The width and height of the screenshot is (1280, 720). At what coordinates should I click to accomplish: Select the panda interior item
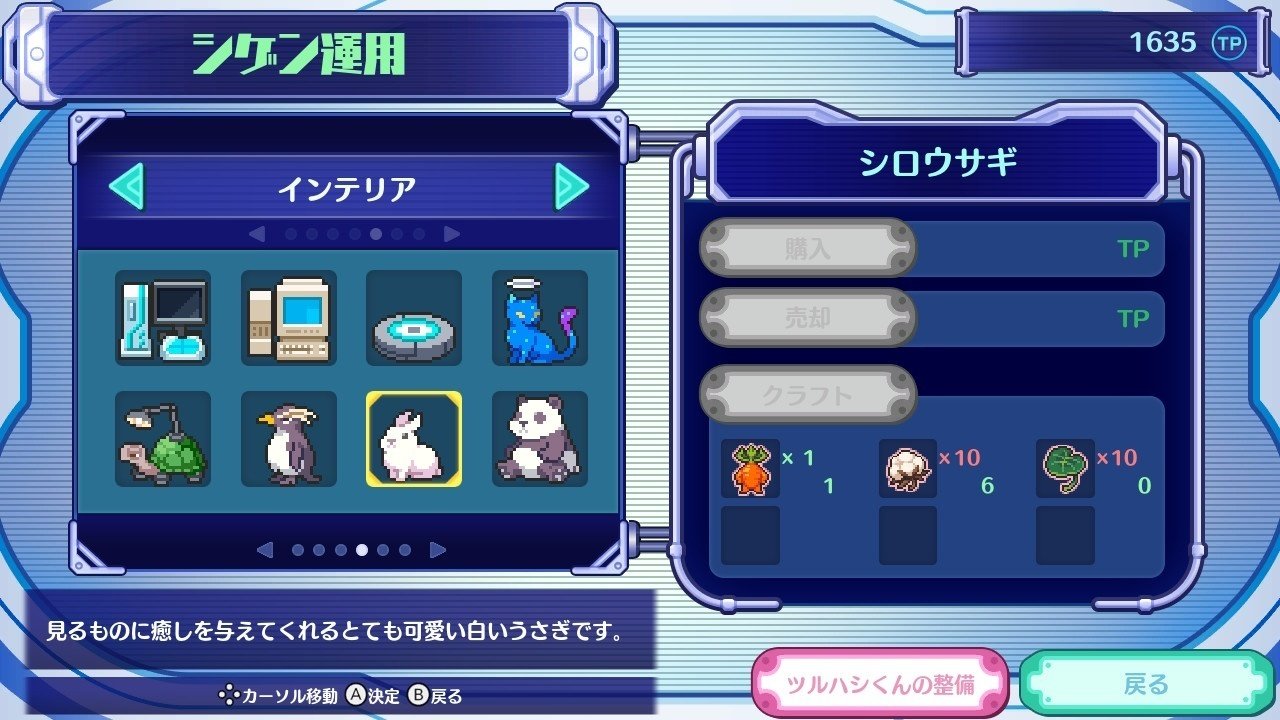(x=539, y=438)
